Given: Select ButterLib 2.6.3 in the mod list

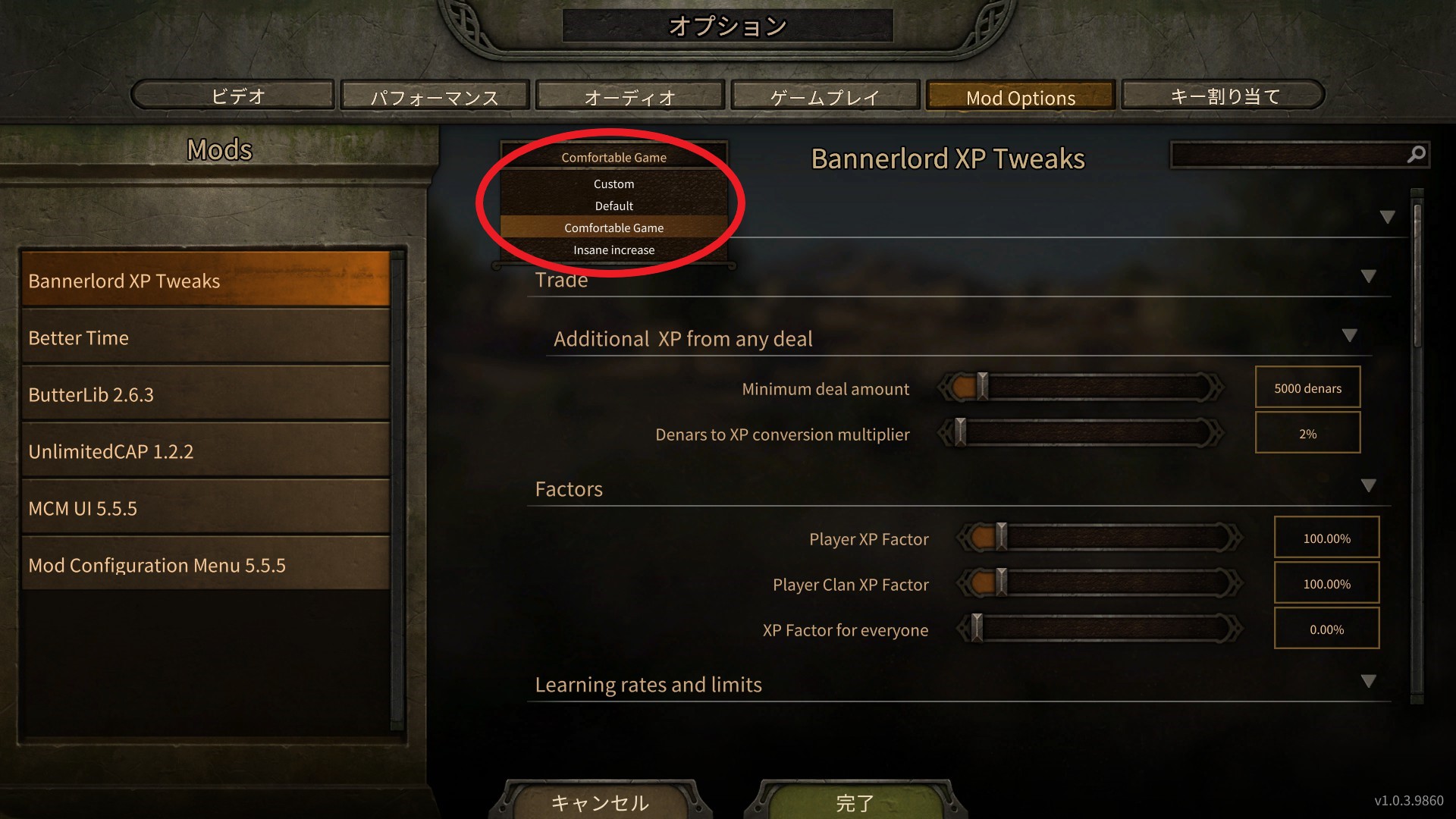Looking at the screenshot, I should pyautogui.click(x=205, y=394).
